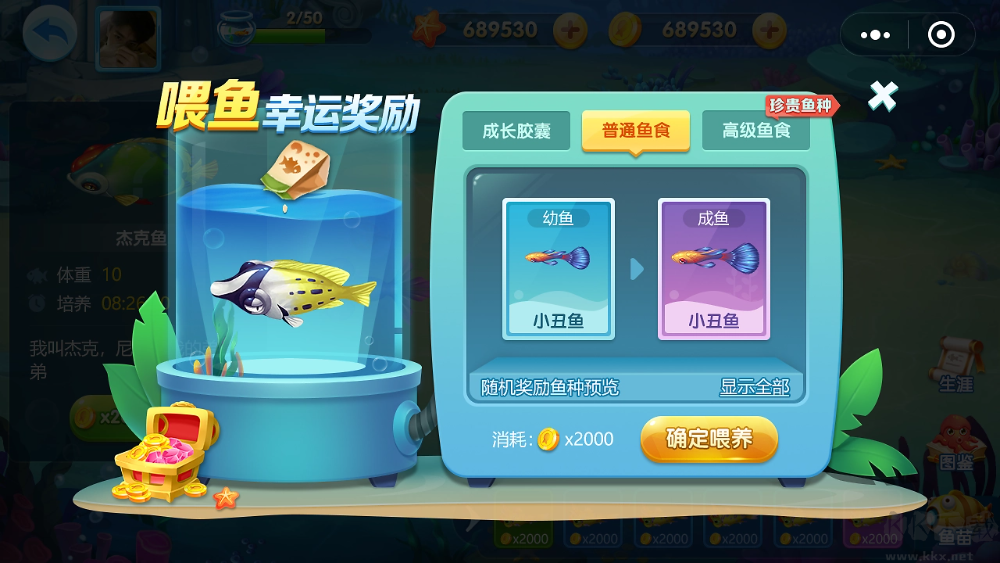Select the 普通鱼食 tab
Viewport: 1000px width, 563px height.
[x=636, y=131]
